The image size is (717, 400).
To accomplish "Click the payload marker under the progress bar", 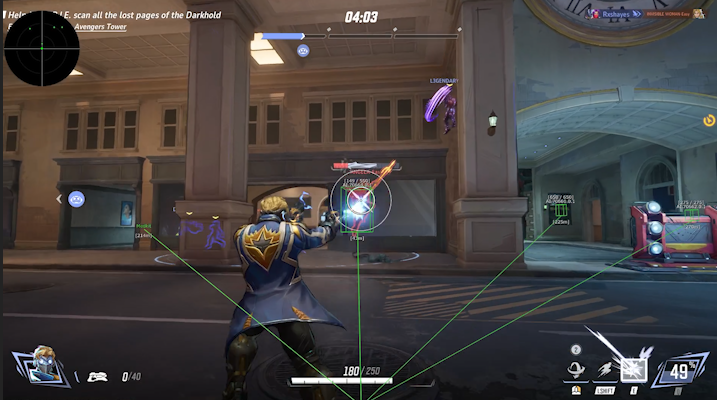I will click(x=303, y=50).
